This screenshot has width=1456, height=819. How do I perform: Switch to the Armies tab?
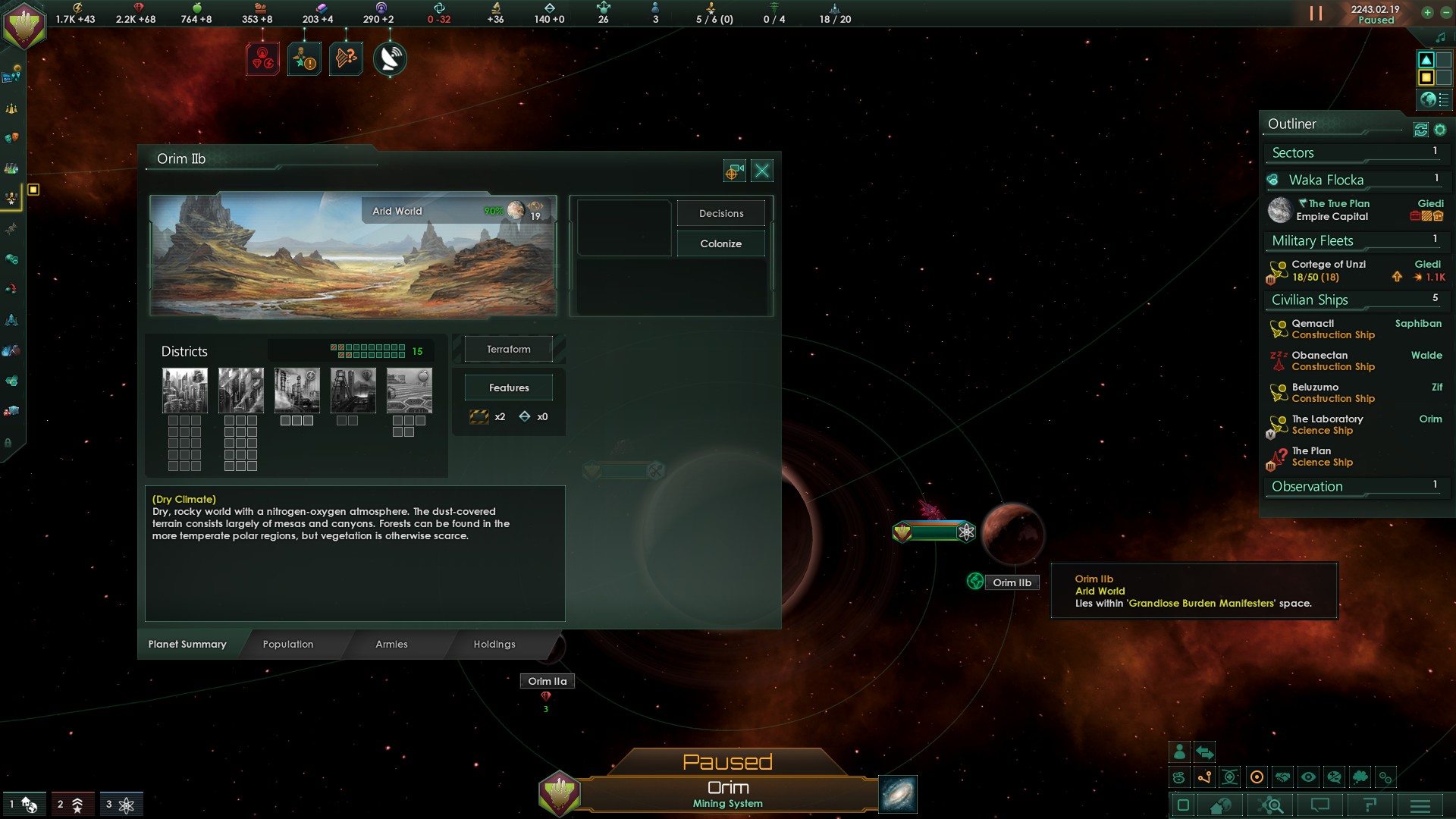coord(391,645)
